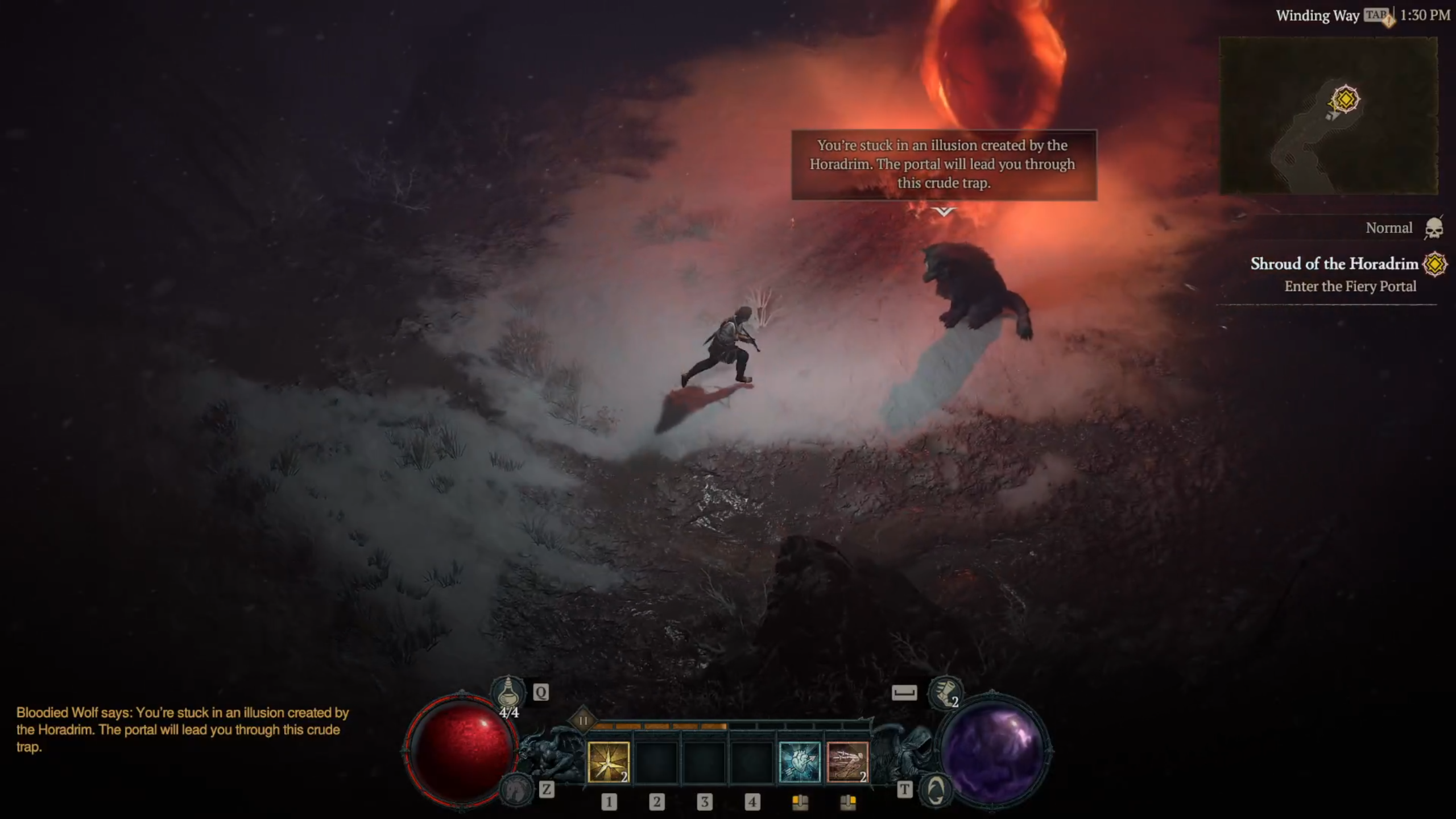Activate the golden star skill in slot 1
The image size is (1456, 819).
[x=608, y=762]
